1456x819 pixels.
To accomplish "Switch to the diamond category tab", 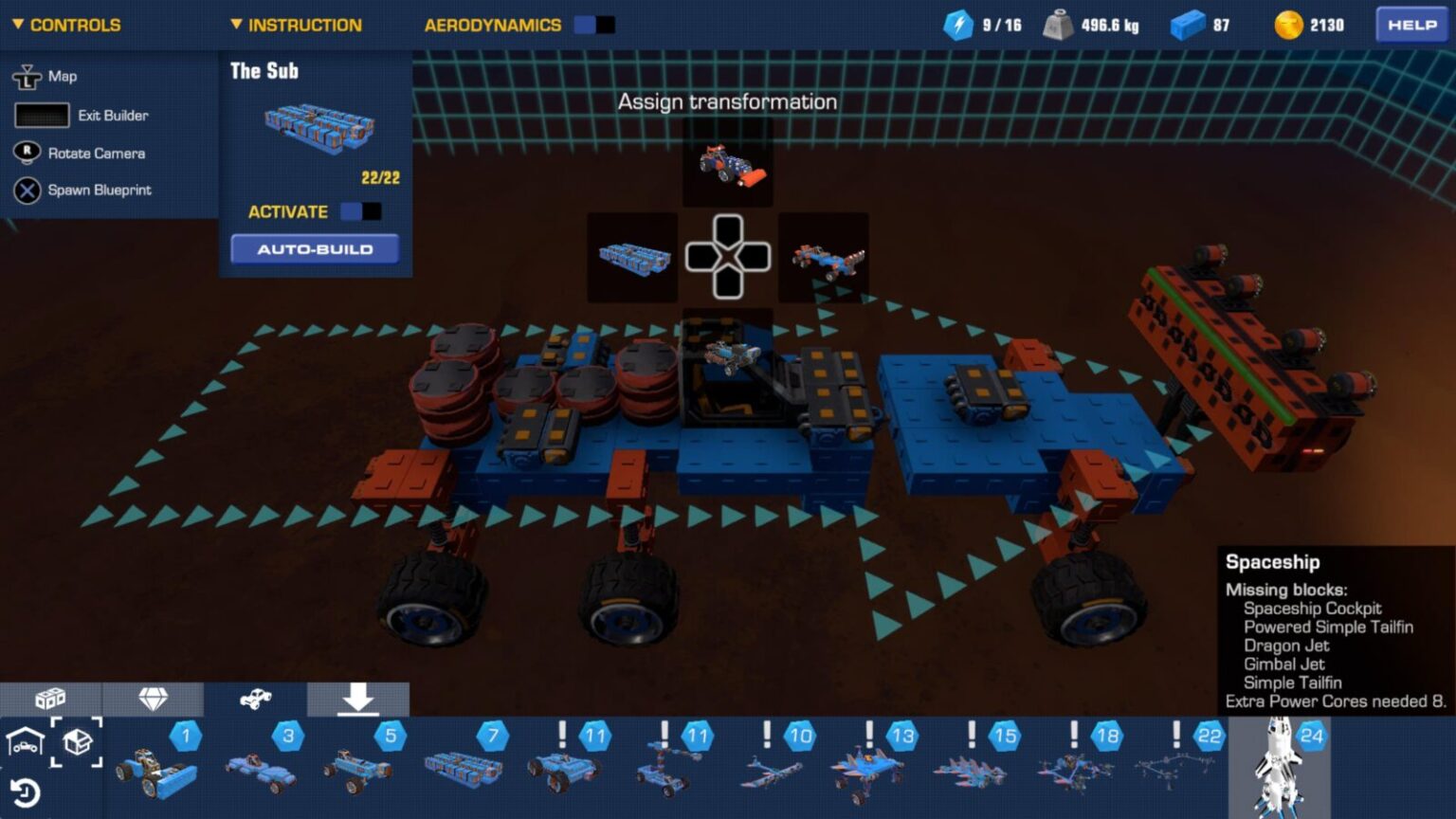I will (155, 698).
